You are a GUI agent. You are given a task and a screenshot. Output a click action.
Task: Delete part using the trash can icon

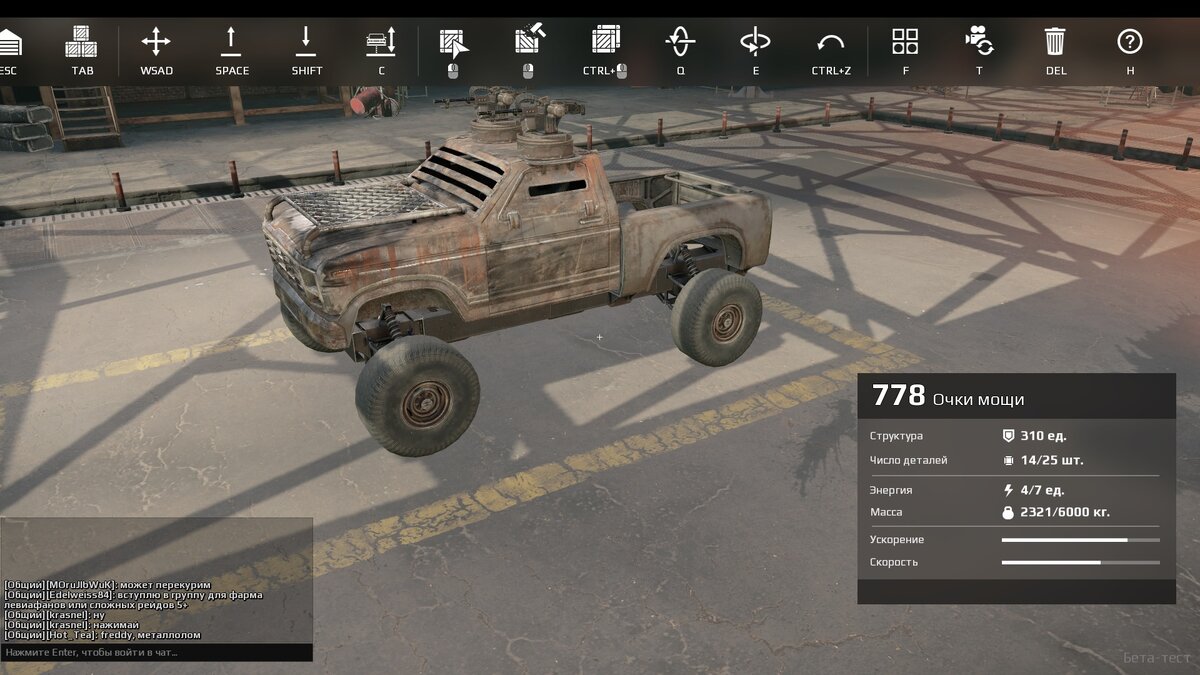[x=1055, y=42]
